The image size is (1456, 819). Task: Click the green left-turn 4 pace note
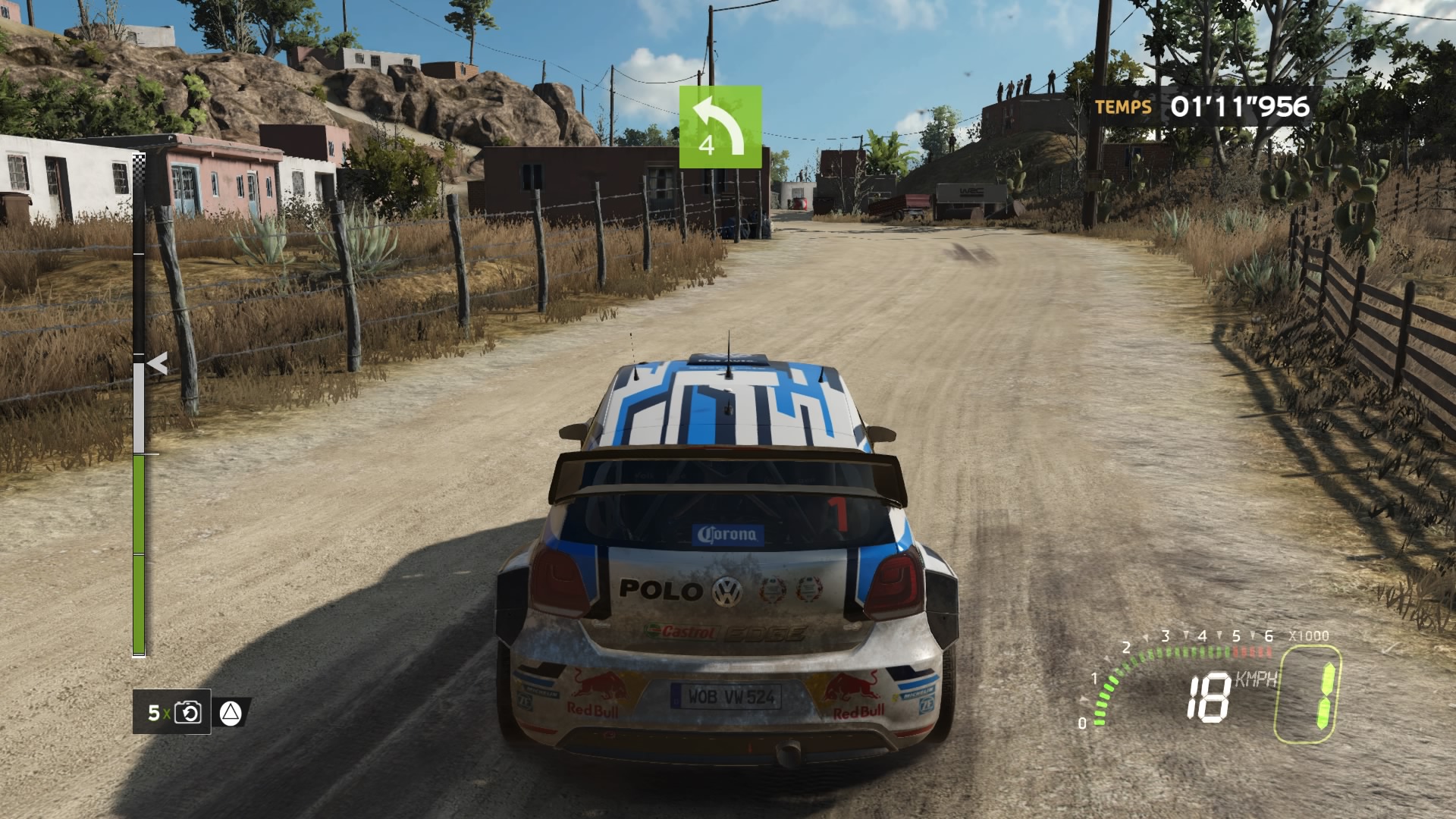(720, 127)
